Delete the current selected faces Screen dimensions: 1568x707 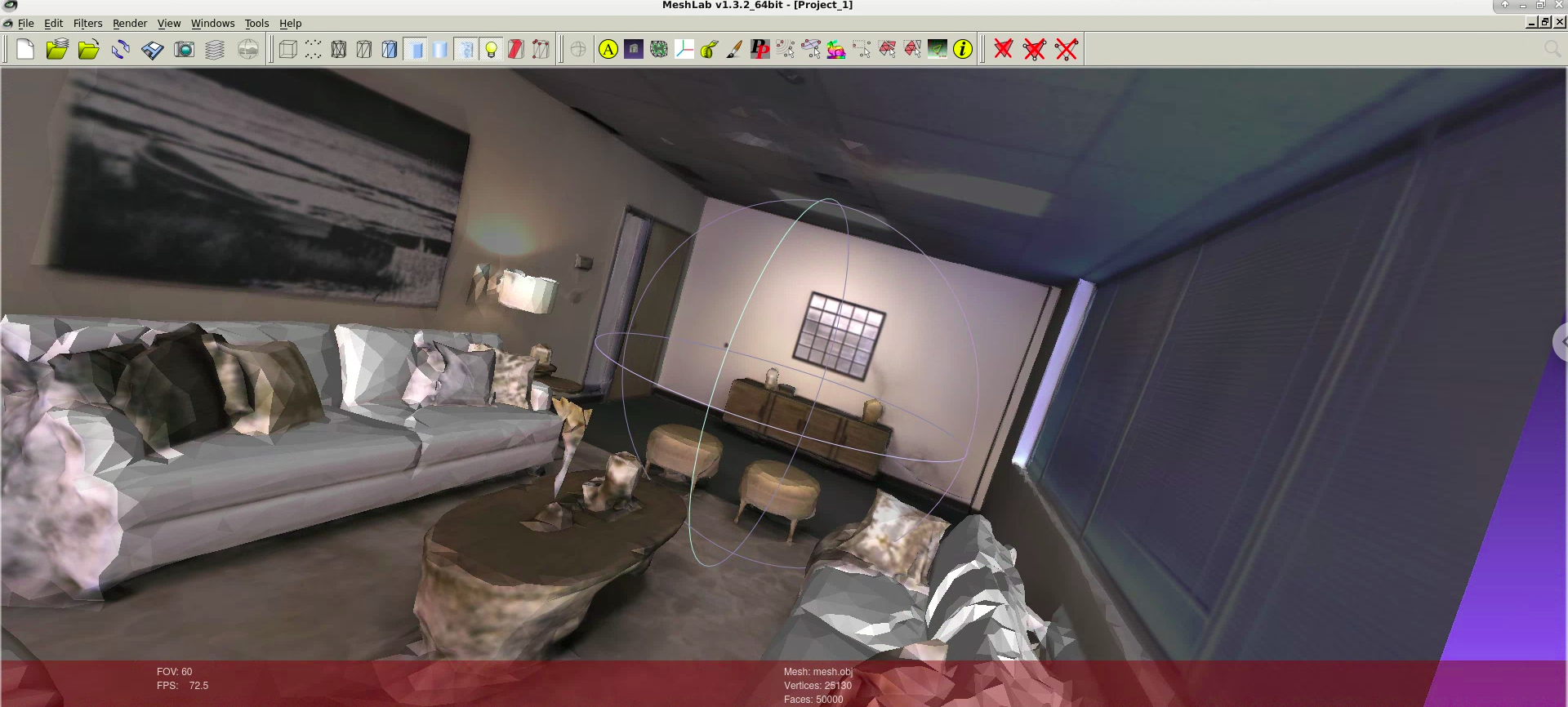point(1002,49)
